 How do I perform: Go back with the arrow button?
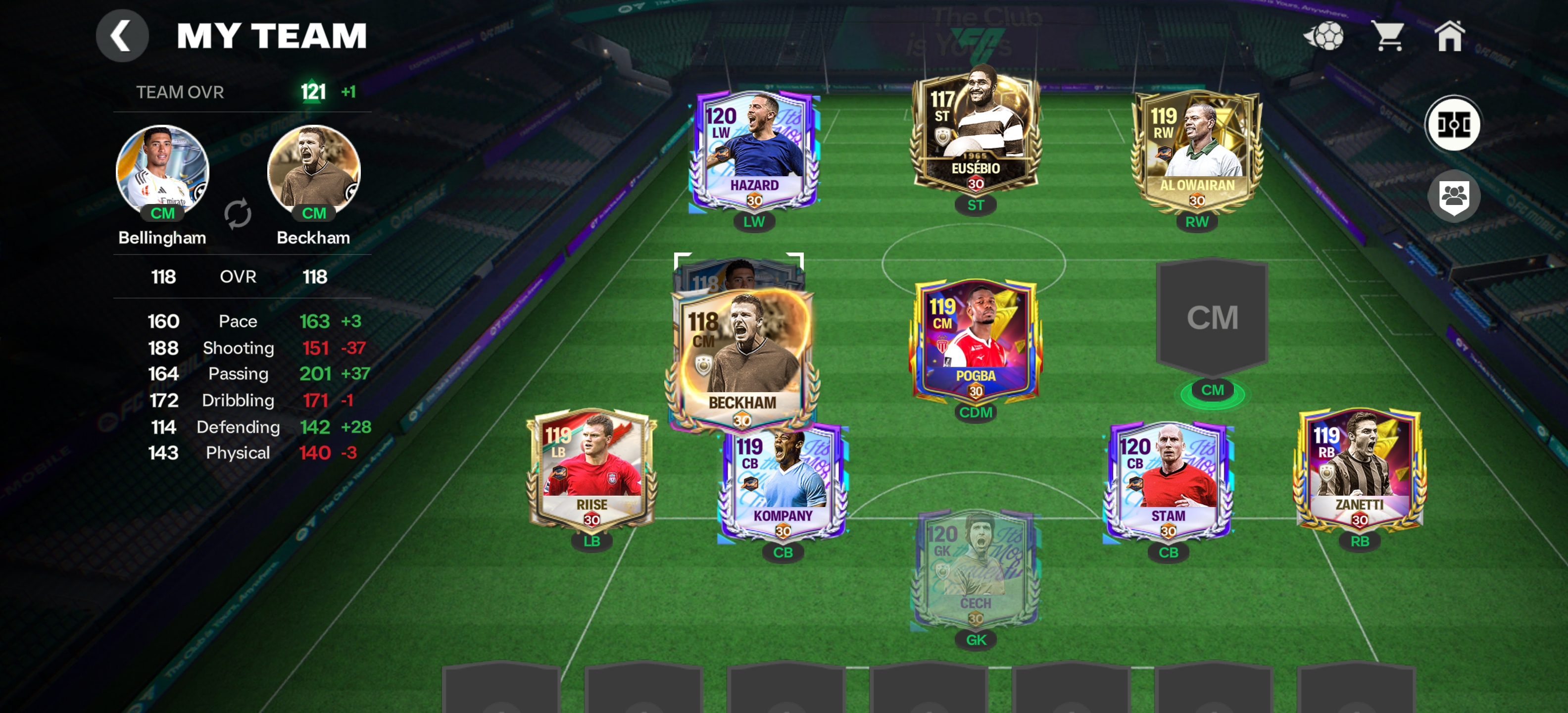coord(122,36)
